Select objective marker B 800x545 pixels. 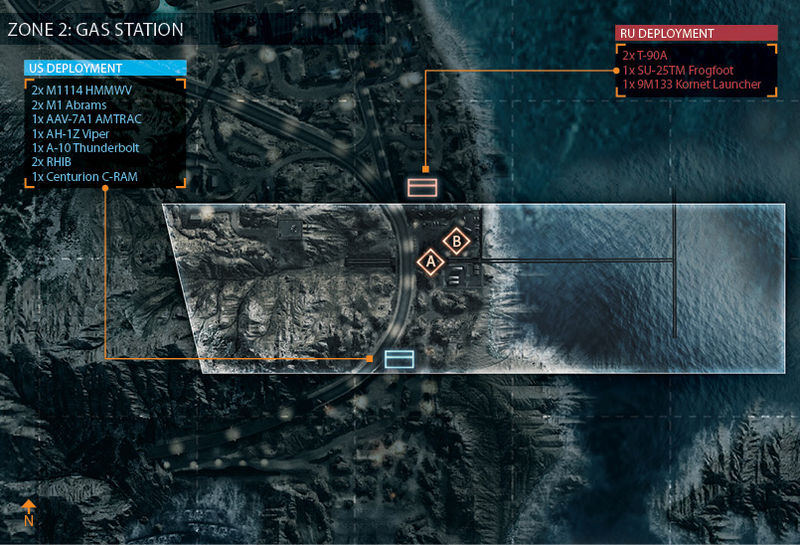(456, 241)
